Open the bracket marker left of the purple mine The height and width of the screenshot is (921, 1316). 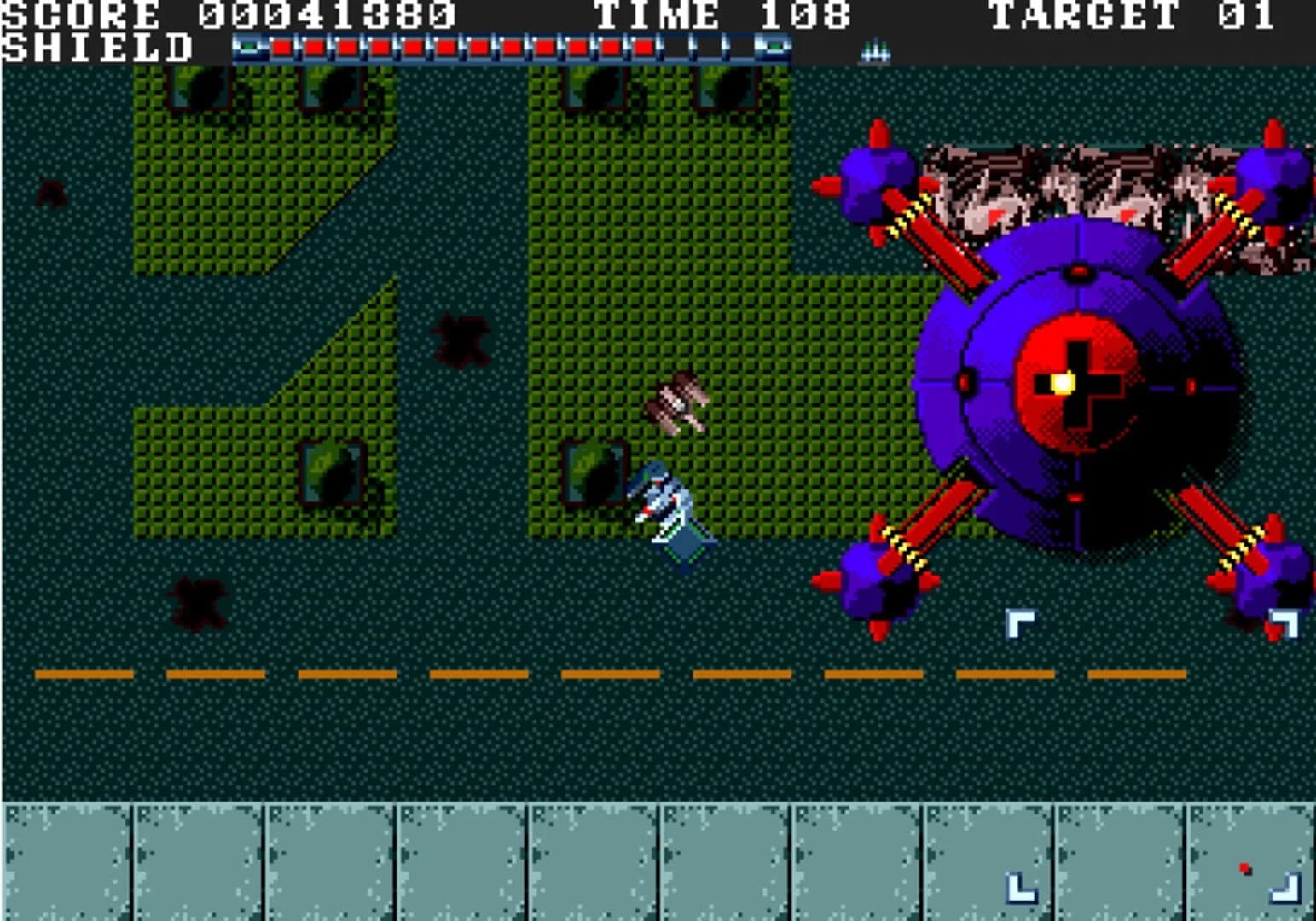click(1020, 623)
